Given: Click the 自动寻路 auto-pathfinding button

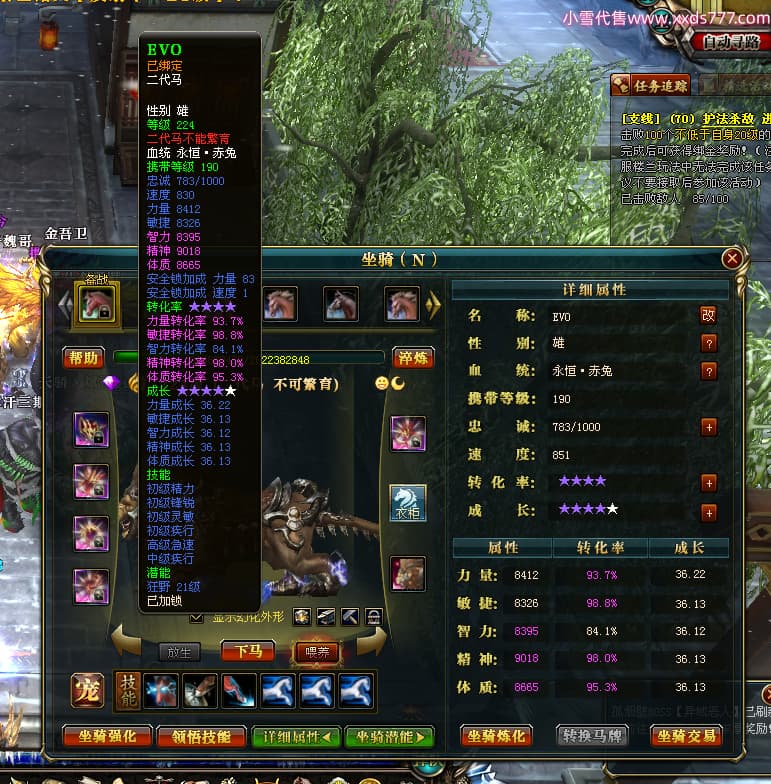Looking at the screenshot, I should pos(731,42).
